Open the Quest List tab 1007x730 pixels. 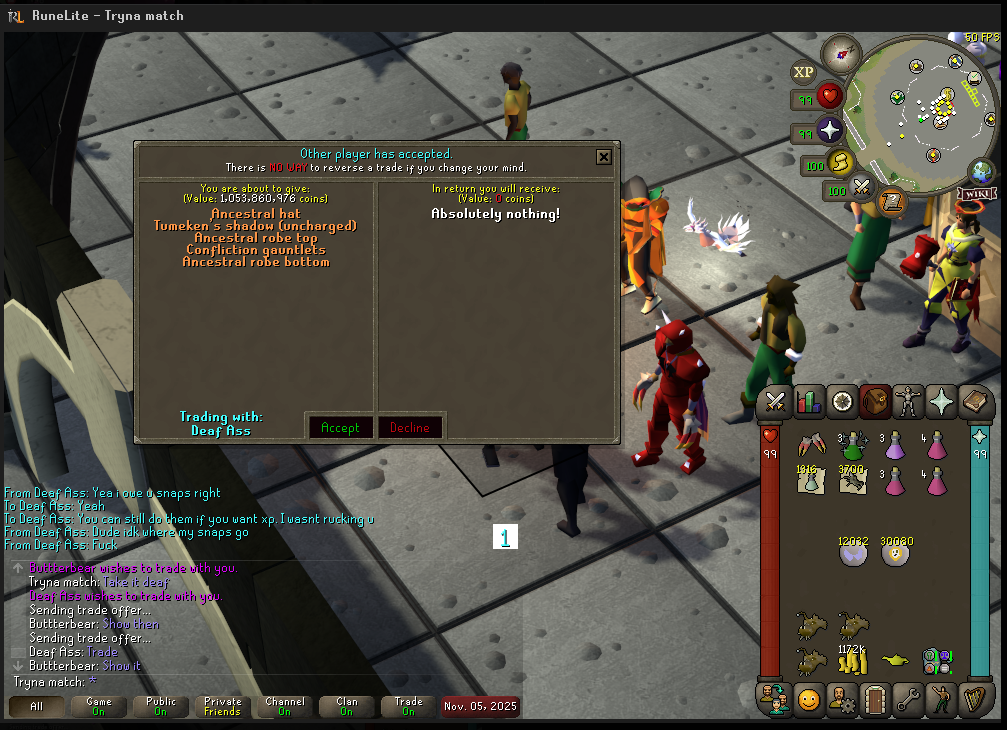842,402
